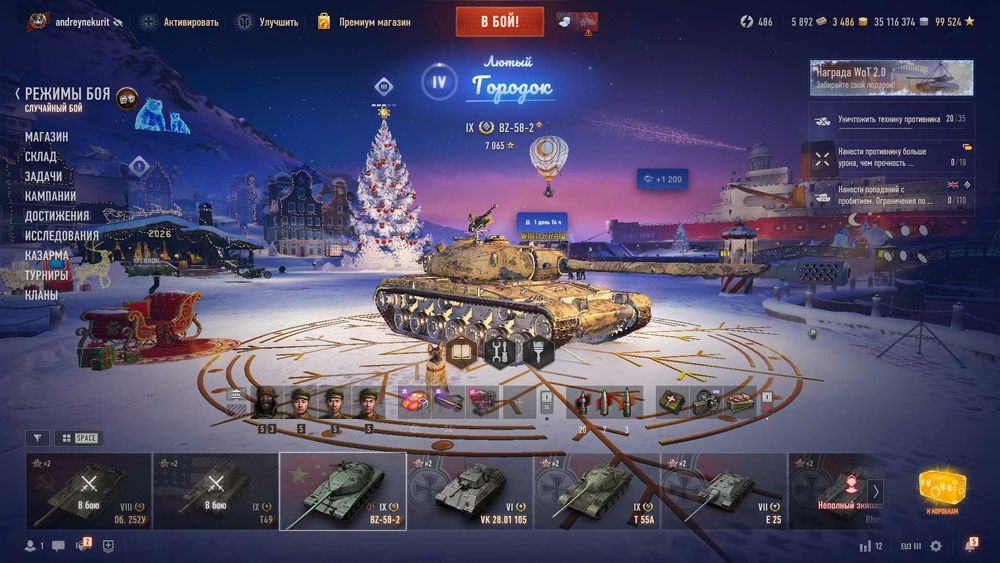Go to the СКЛАД depot
This screenshot has height=563, width=1000.
click(41, 157)
